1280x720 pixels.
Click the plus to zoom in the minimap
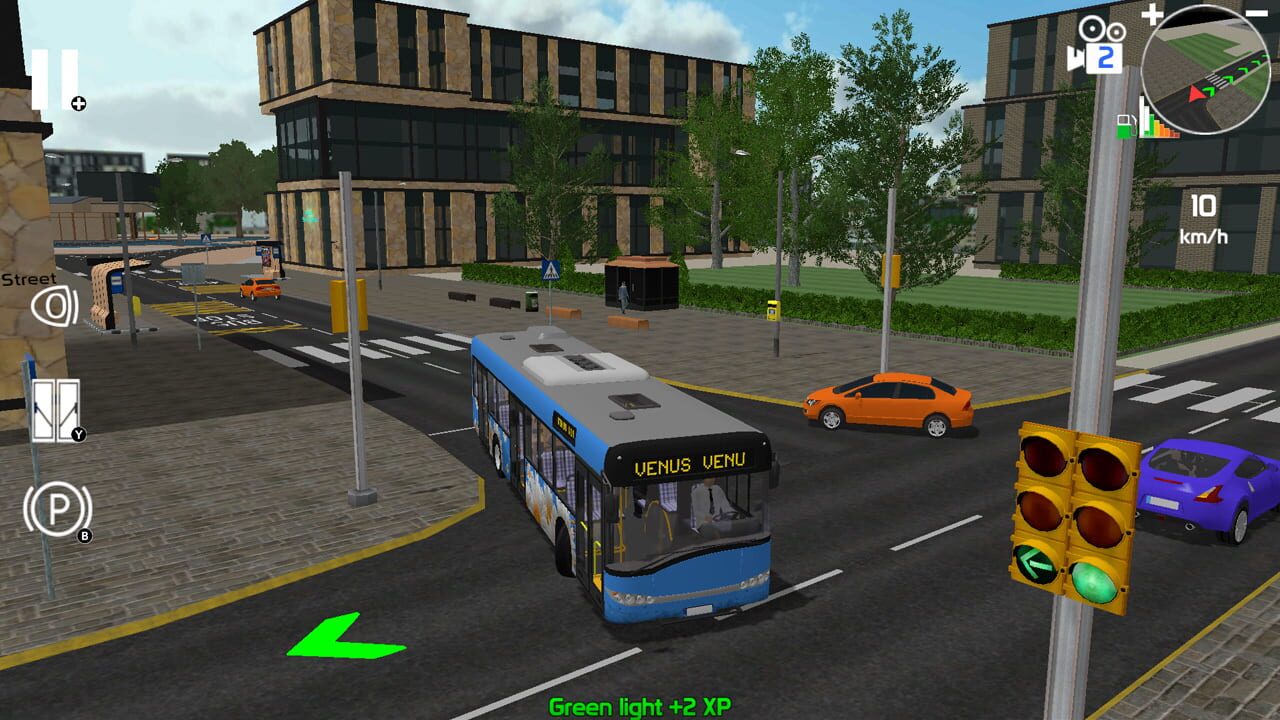click(1152, 13)
